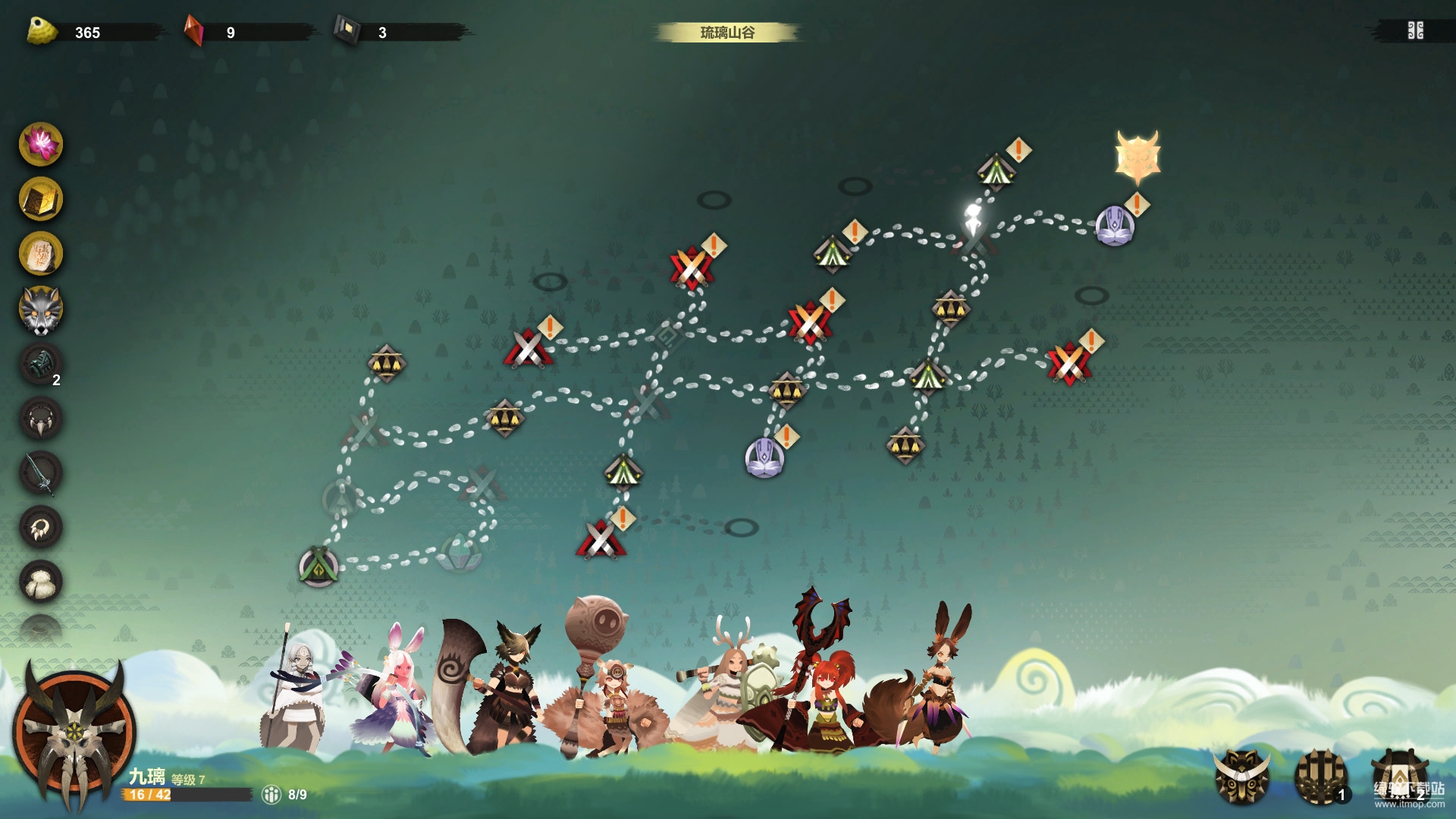1456x819 pixels.
Task: Select the grey wolf head relic
Action: [41, 309]
